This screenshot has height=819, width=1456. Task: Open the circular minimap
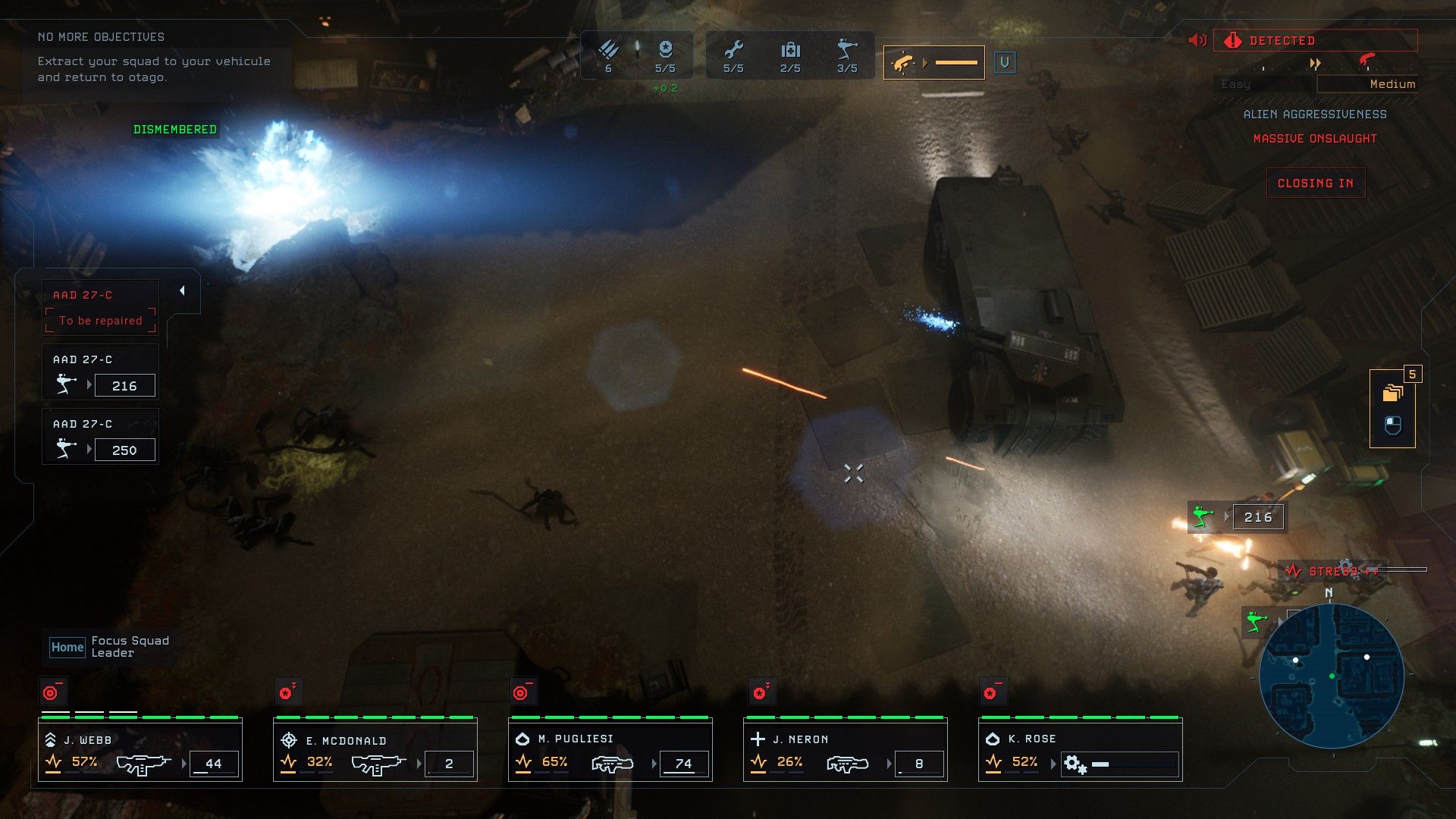point(1332,676)
